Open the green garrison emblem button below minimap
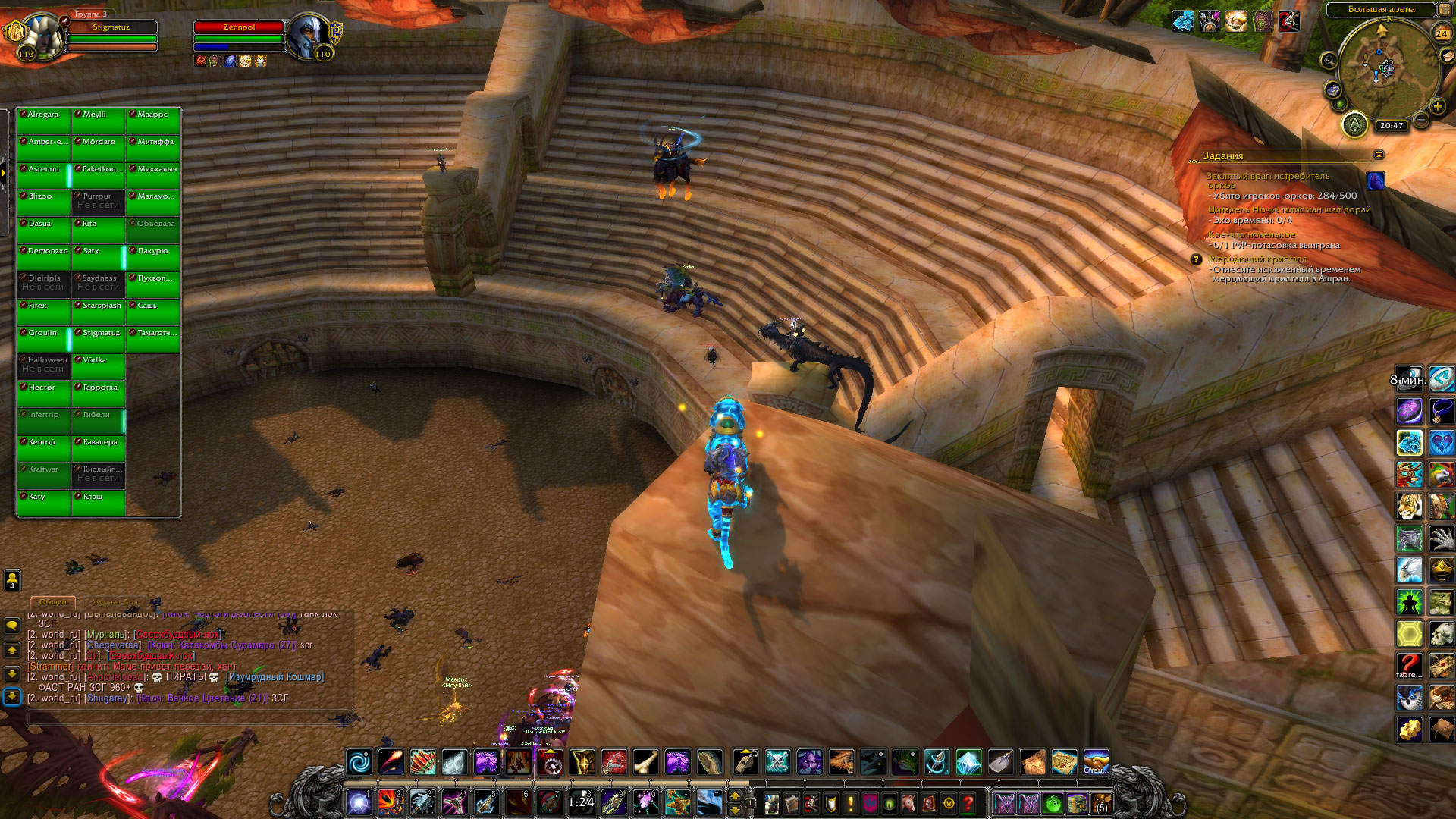Image resolution: width=1456 pixels, height=819 pixels. [1355, 124]
